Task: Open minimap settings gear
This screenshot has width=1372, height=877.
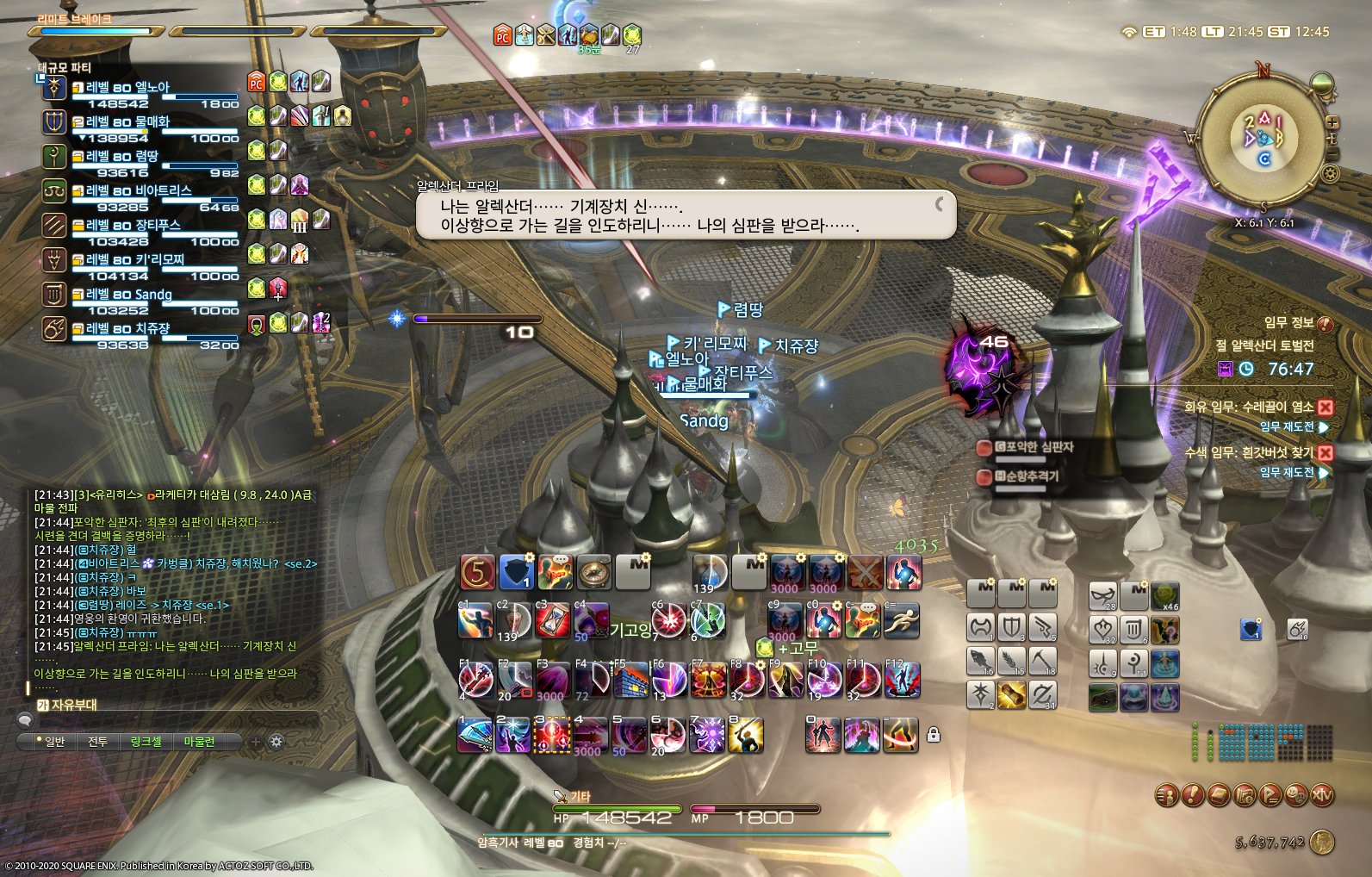Action: pyautogui.click(x=1331, y=174)
